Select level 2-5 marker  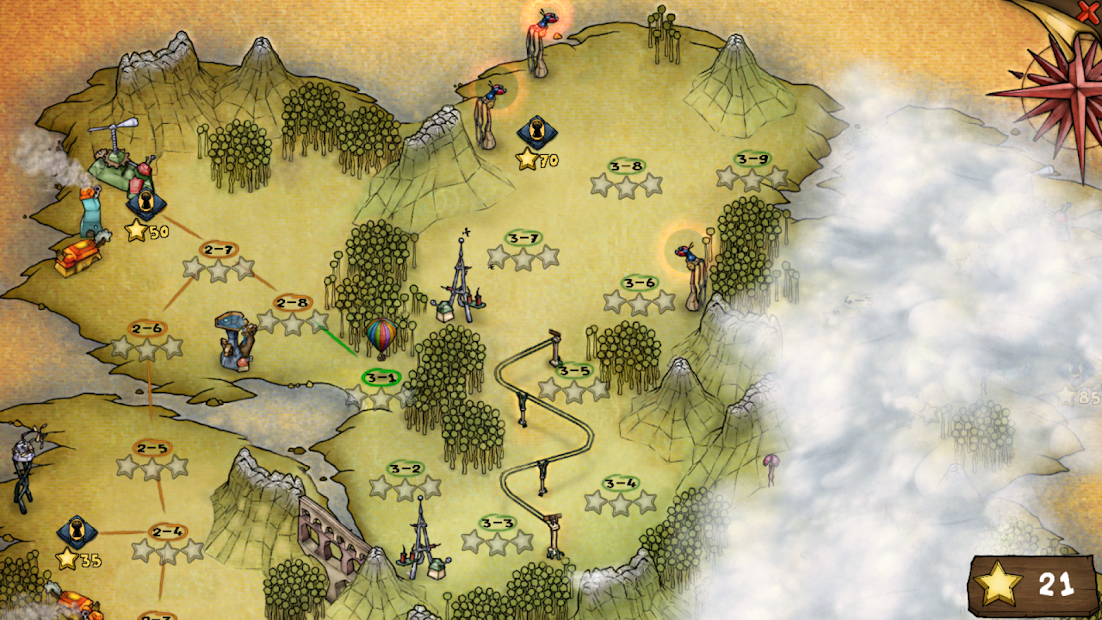(152, 449)
